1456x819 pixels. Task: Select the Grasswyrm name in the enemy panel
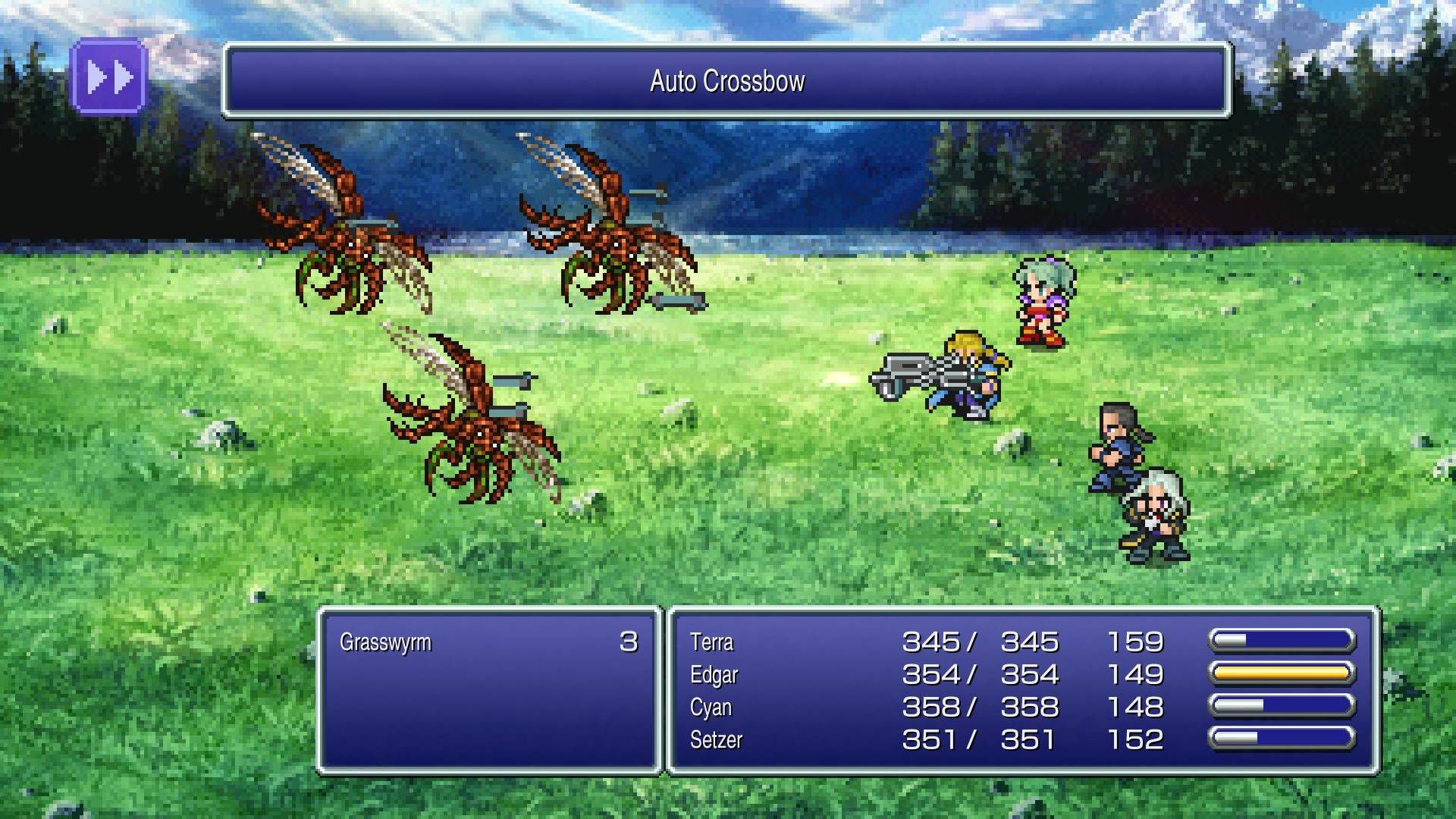(387, 642)
